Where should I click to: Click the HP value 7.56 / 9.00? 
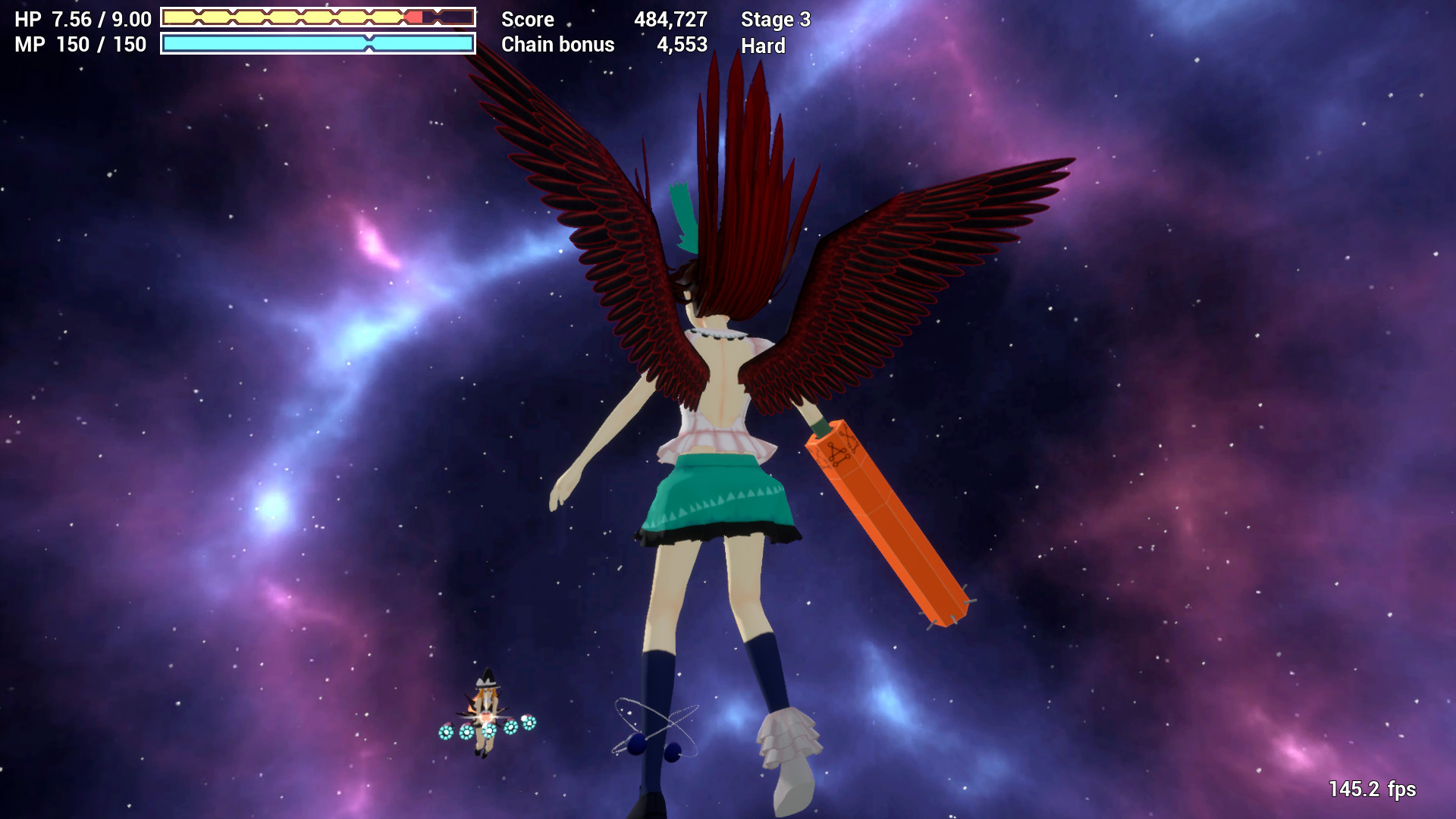101,19
